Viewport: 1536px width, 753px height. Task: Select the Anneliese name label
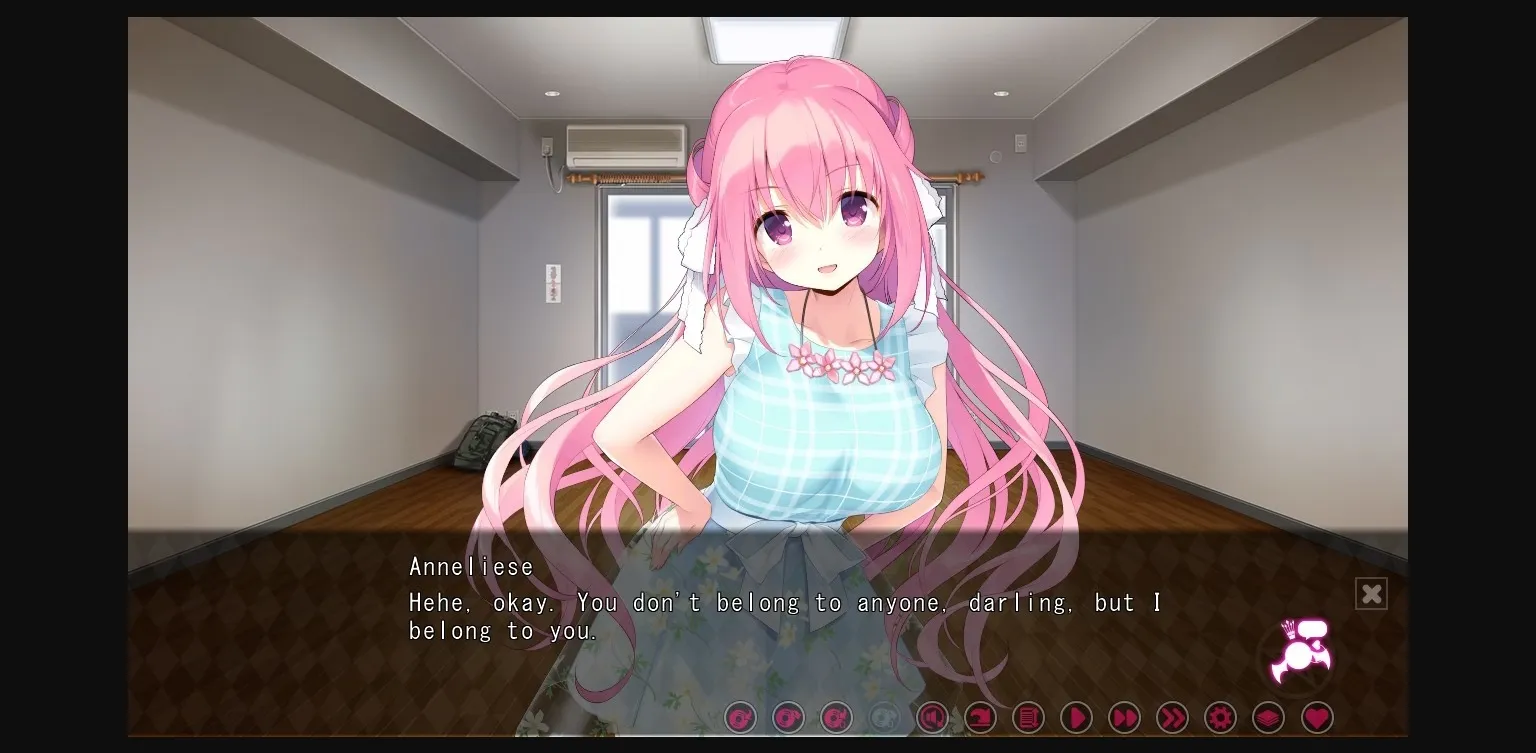(x=472, y=566)
